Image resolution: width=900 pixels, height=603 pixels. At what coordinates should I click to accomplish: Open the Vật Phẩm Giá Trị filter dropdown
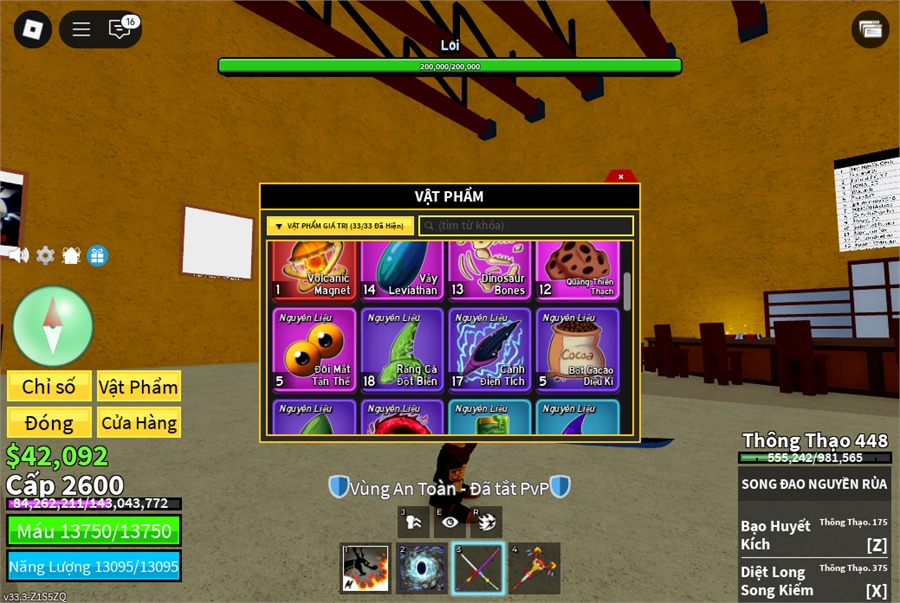(x=340, y=226)
